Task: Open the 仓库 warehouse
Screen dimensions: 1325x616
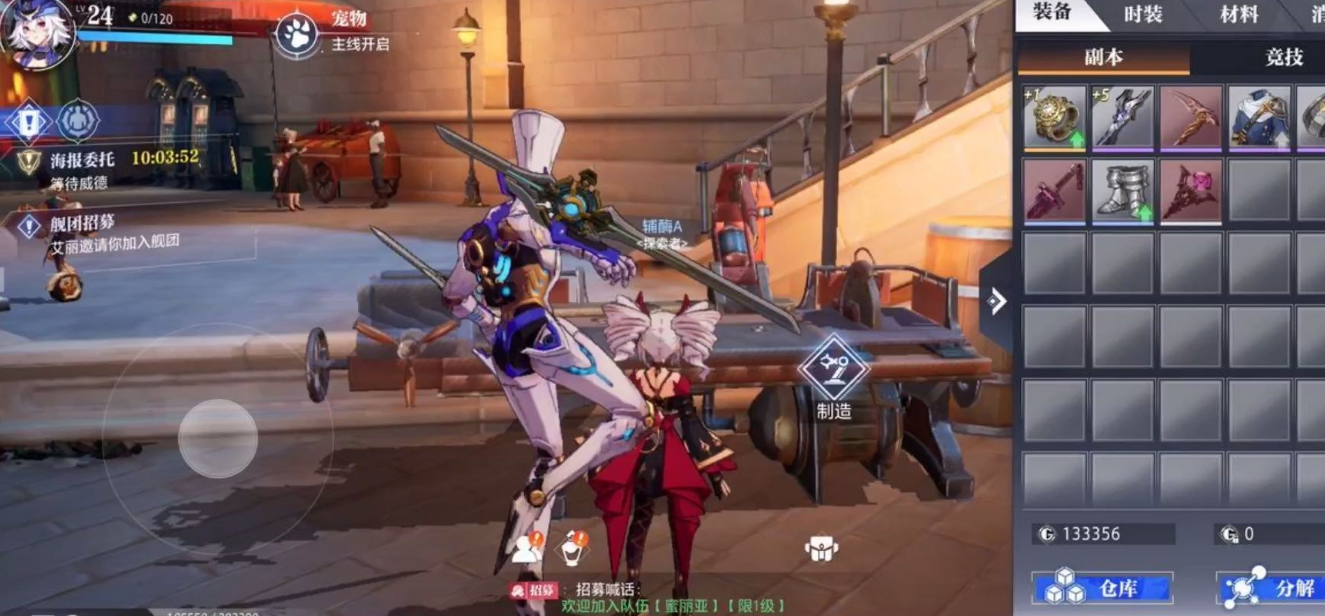Action: tap(1103, 589)
